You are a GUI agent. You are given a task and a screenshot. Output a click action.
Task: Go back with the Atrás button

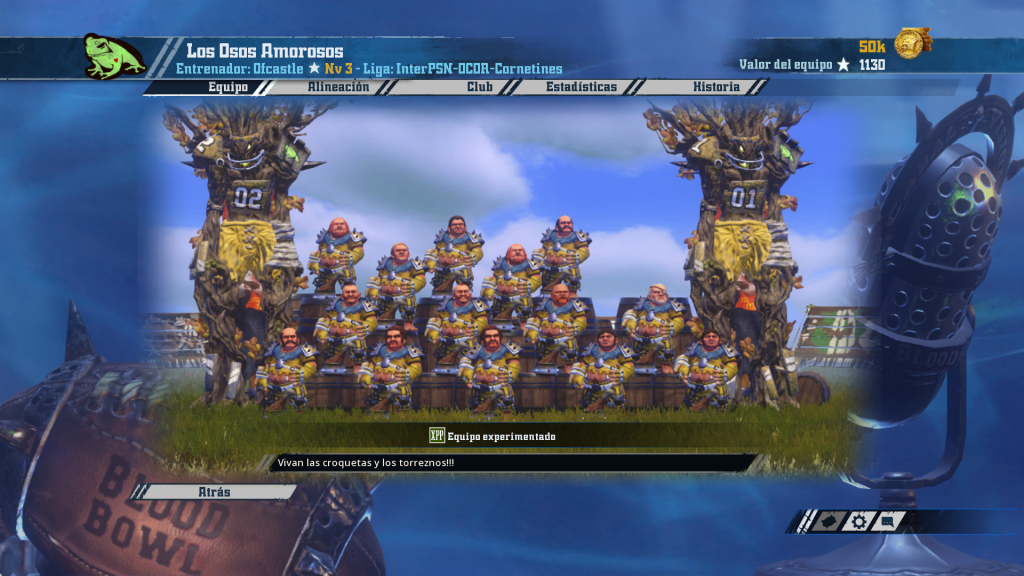[214, 492]
